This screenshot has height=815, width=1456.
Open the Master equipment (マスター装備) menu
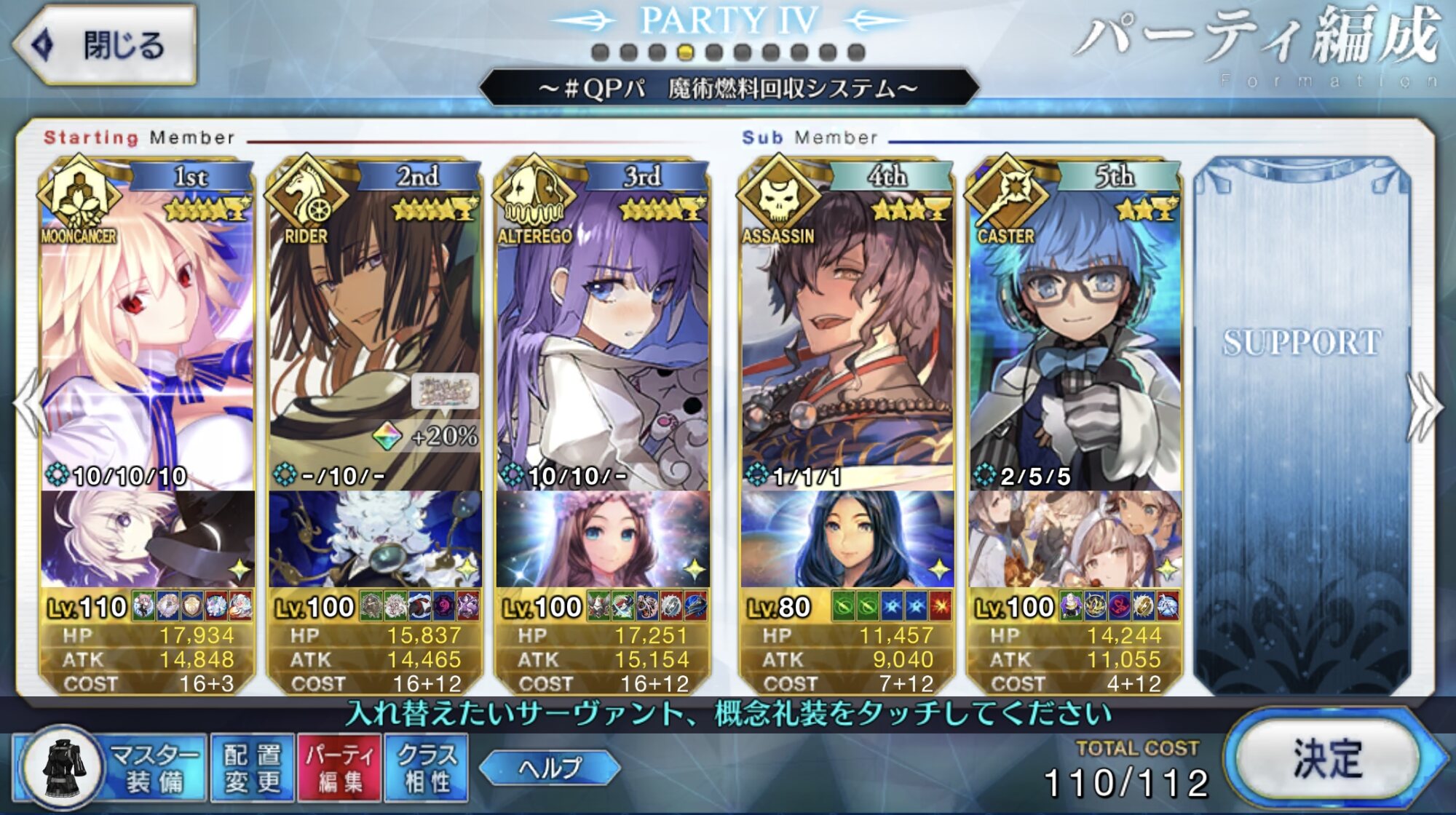[111, 768]
